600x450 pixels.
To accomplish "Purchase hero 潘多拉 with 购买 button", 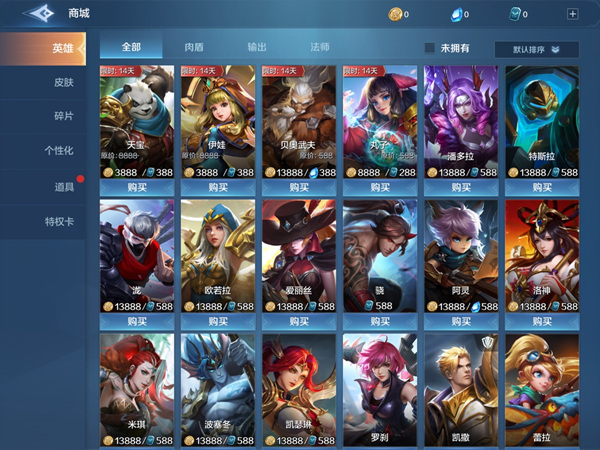I will 461,187.
